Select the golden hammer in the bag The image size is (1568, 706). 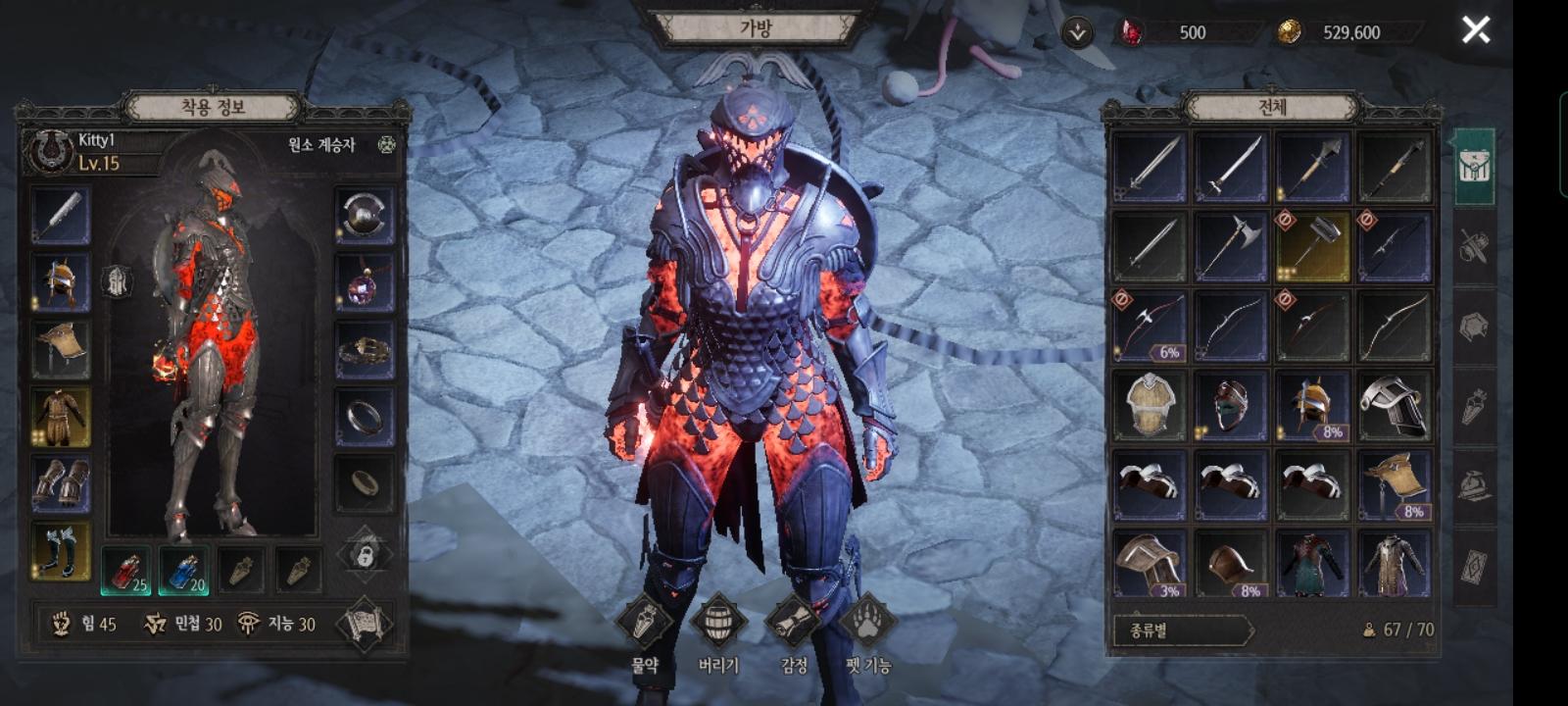pyautogui.click(x=1312, y=246)
